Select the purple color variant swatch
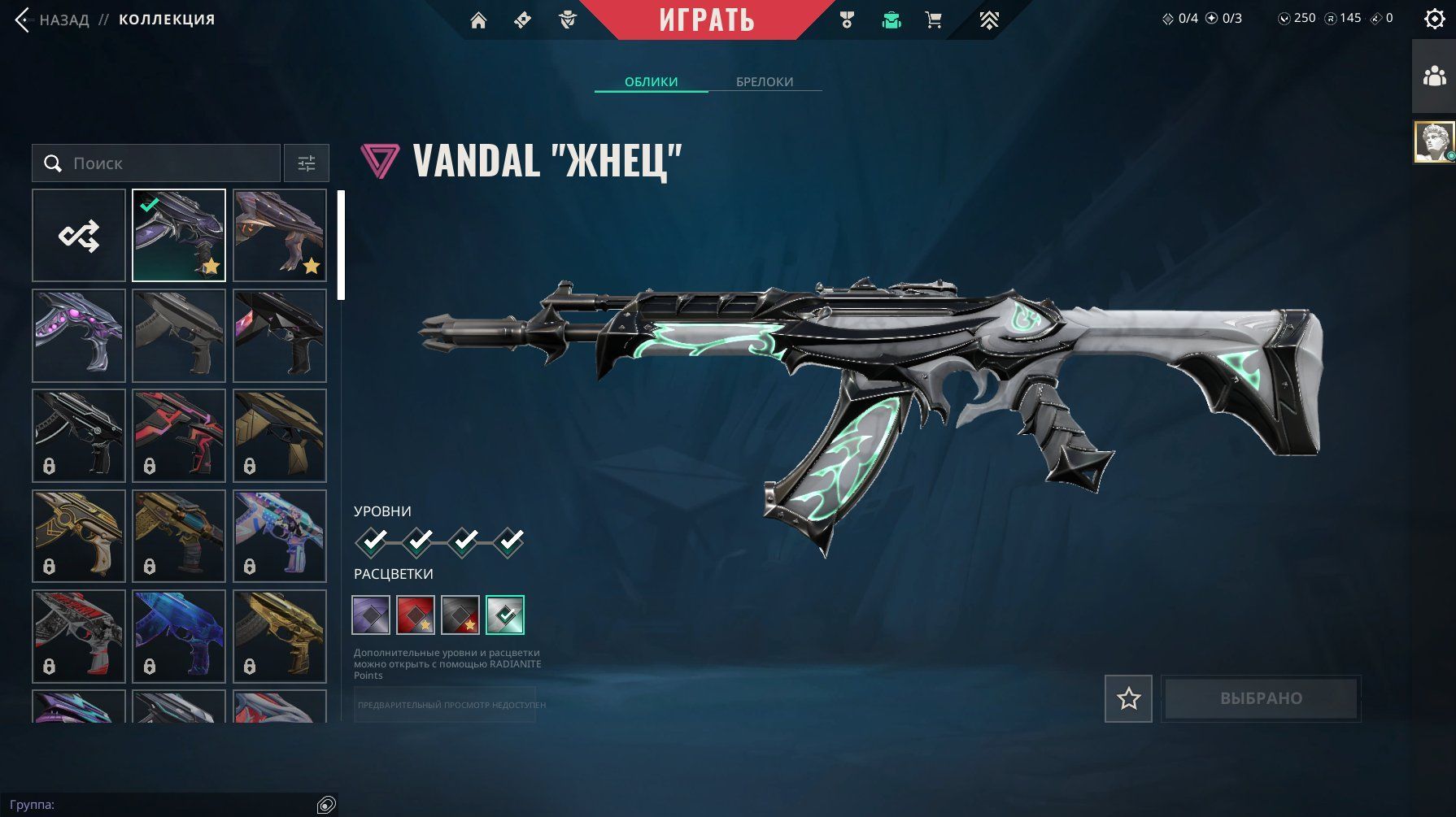This screenshot has width=1456, height=817. click(x=371, y=615)
